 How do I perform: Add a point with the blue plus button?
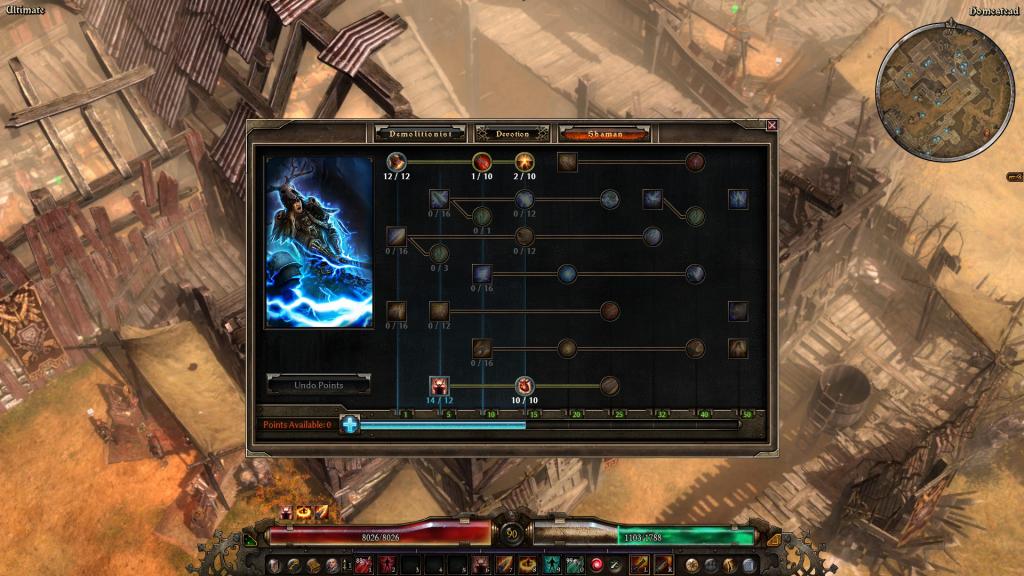coord(350,425)
